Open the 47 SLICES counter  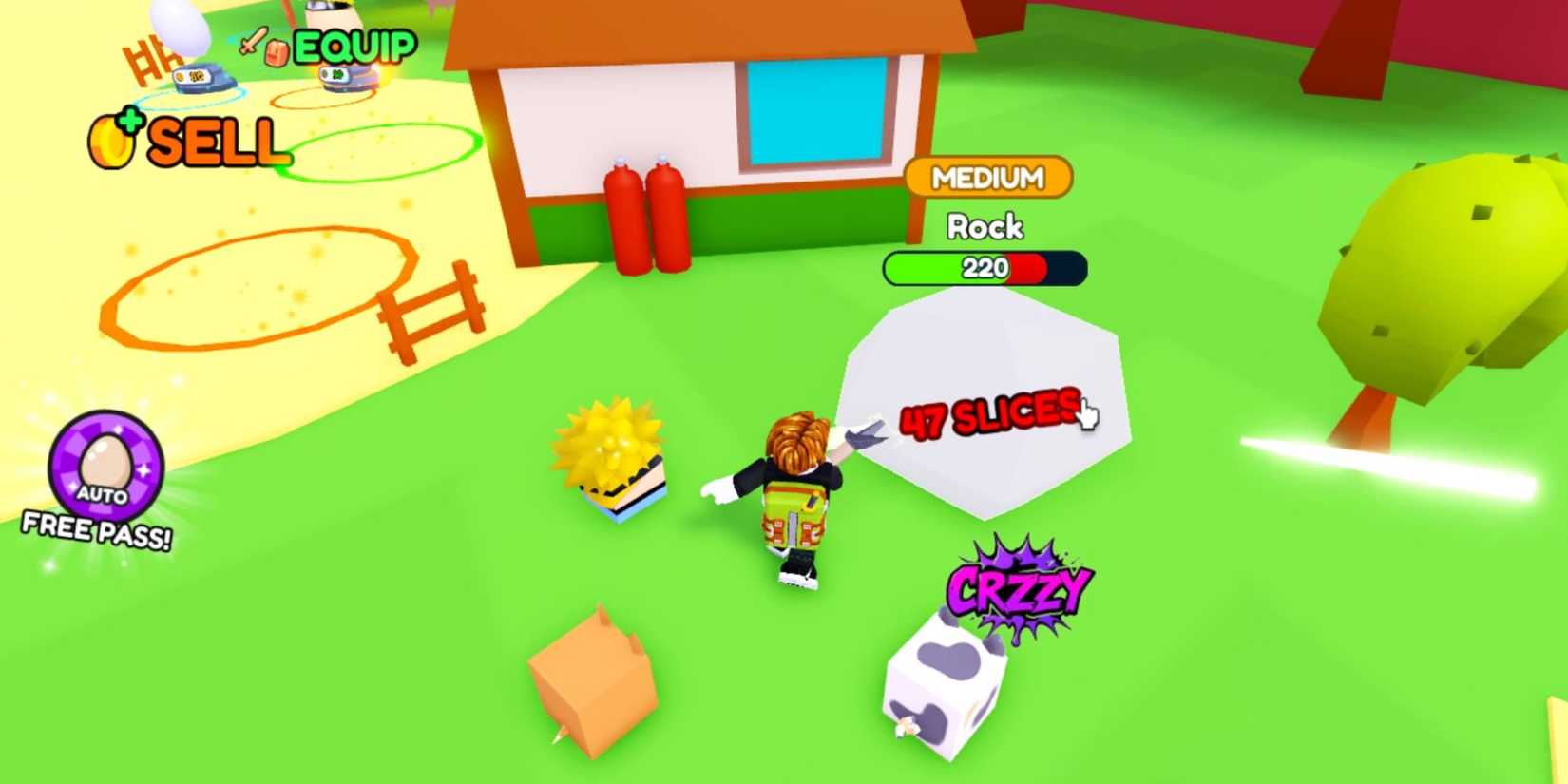click(x=988, y=415)
